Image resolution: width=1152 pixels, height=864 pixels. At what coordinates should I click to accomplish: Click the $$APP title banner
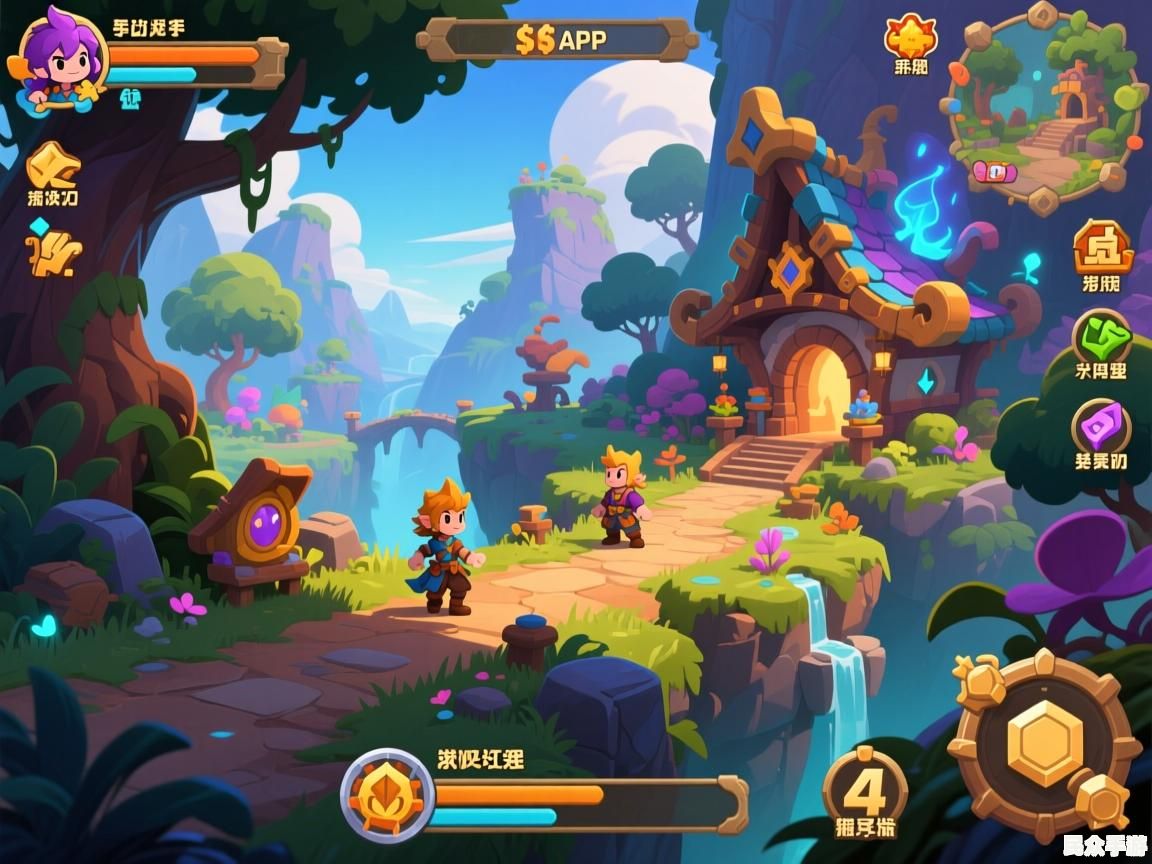[558, 40]
